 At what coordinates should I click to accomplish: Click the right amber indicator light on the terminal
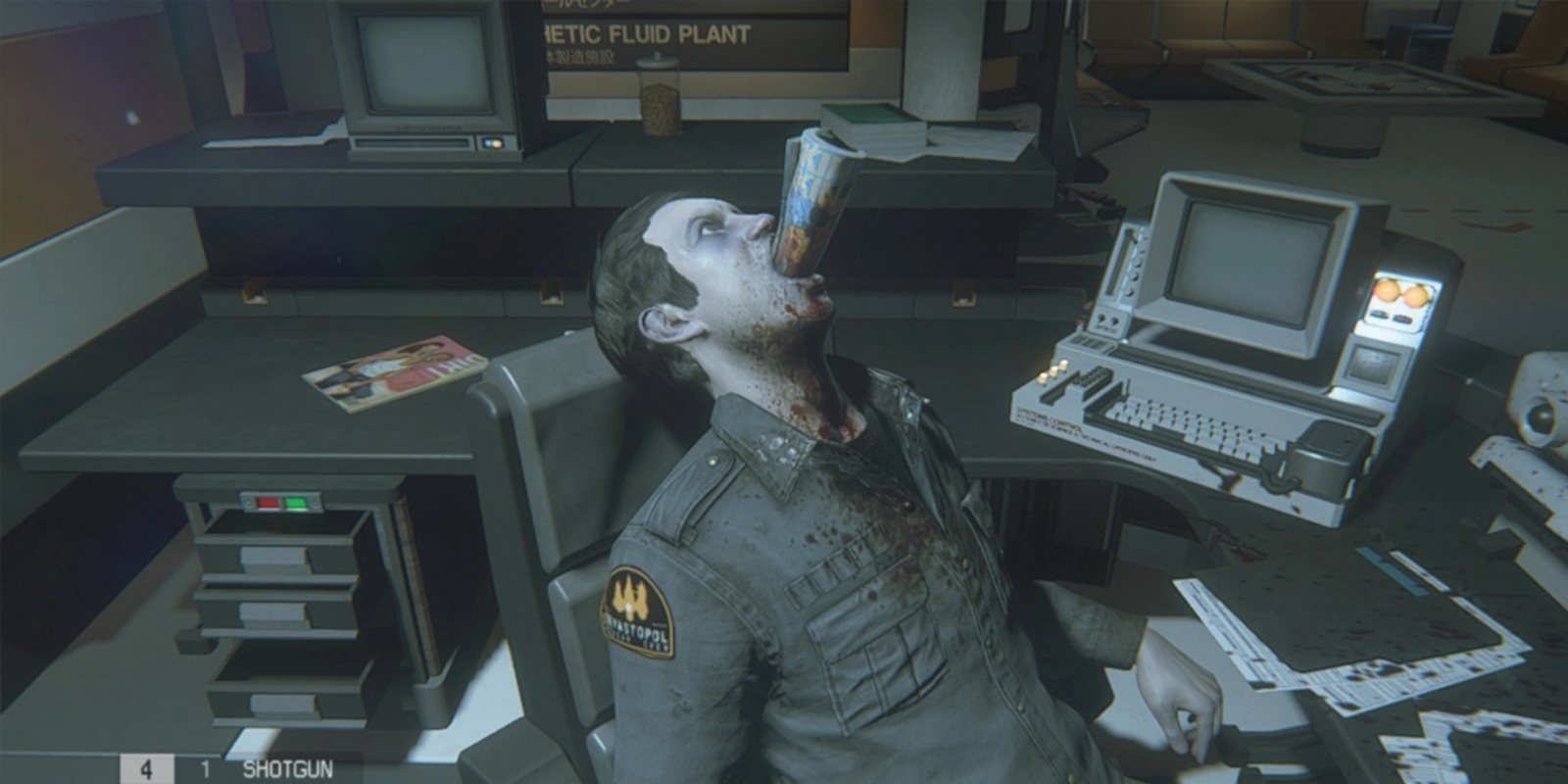click(x=1416, y=296)
